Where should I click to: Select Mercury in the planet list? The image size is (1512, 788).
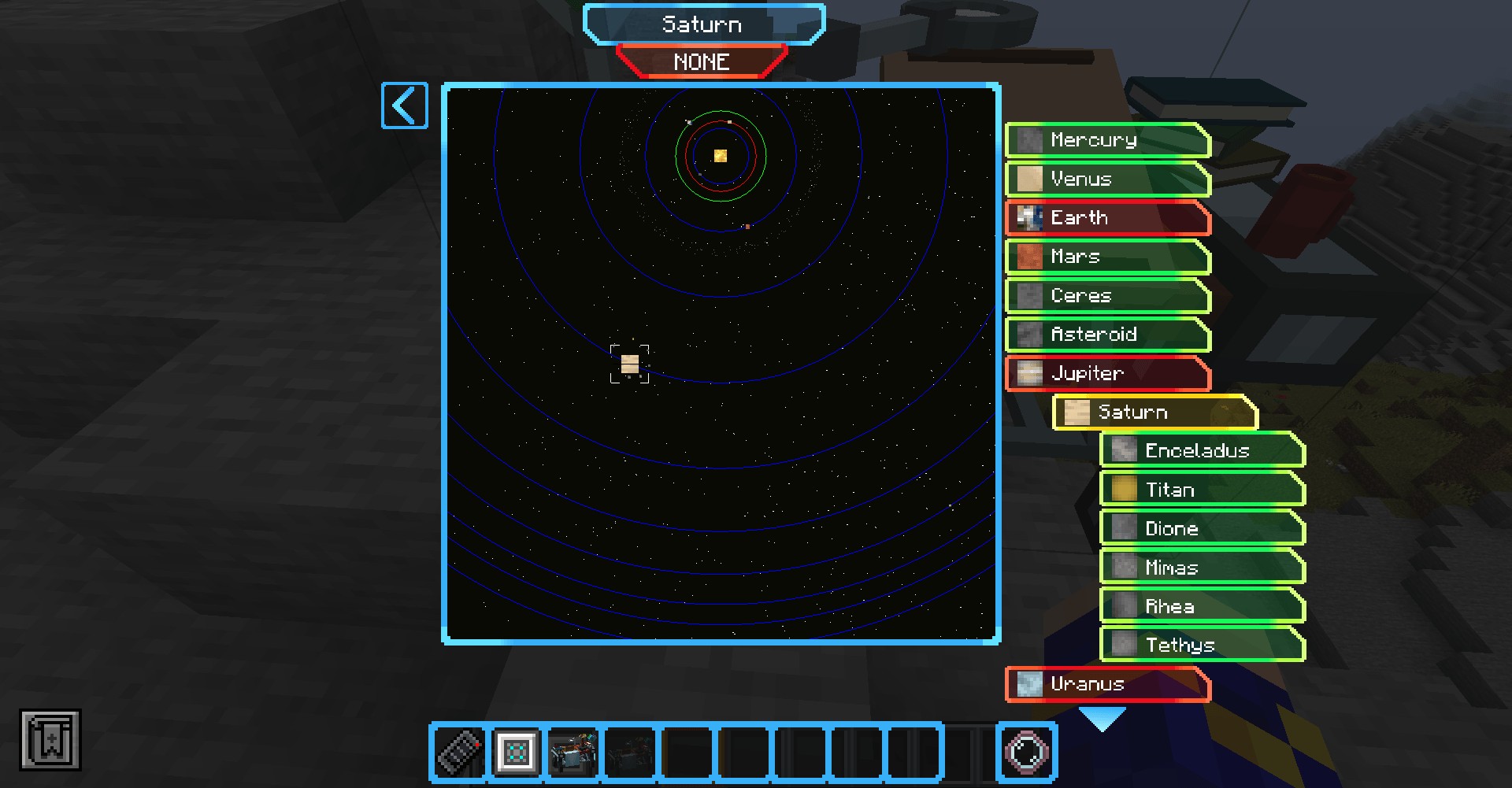1107,140
